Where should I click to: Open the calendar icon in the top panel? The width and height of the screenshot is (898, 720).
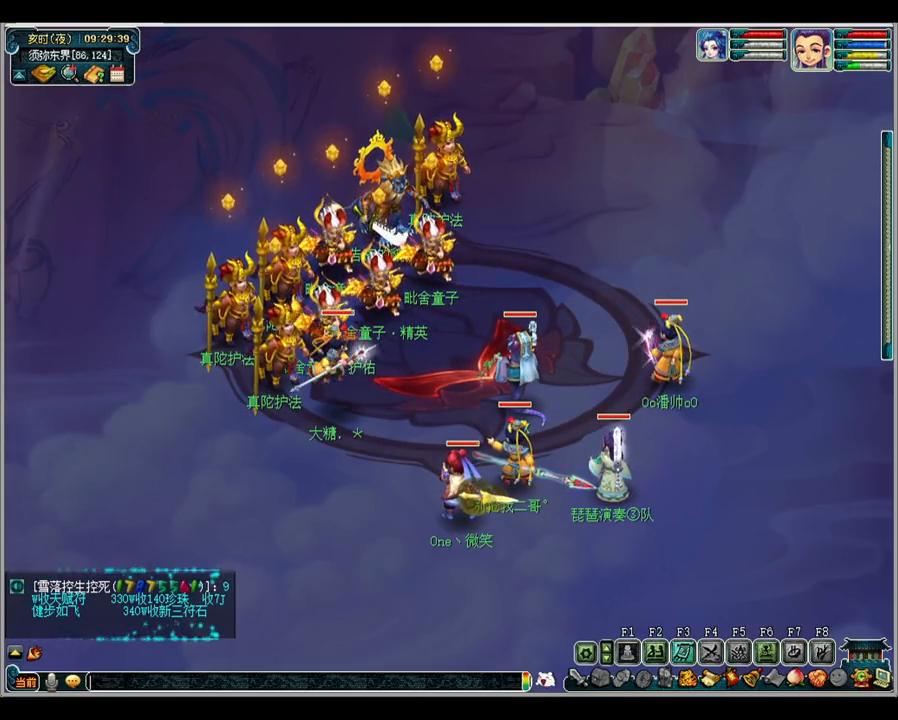[118, 74]
